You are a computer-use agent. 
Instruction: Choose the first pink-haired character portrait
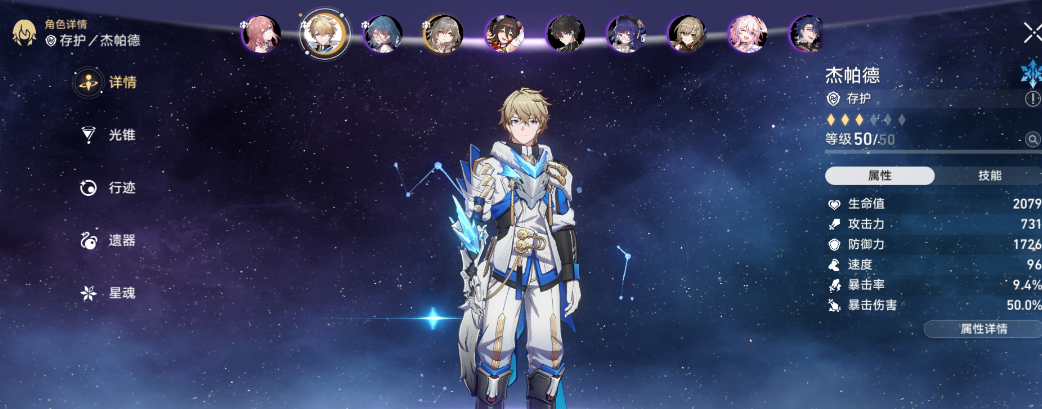(x=260, y=34)
